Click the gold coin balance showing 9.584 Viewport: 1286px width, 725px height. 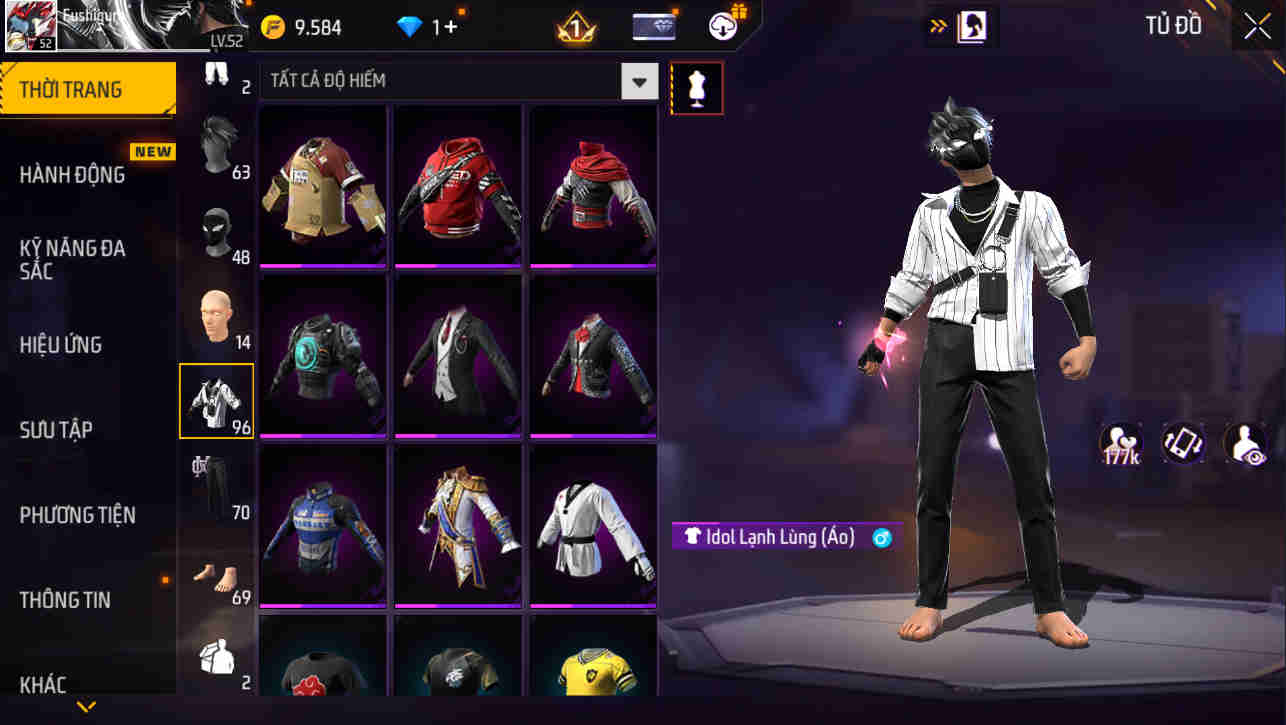click(x=302, y=27)
